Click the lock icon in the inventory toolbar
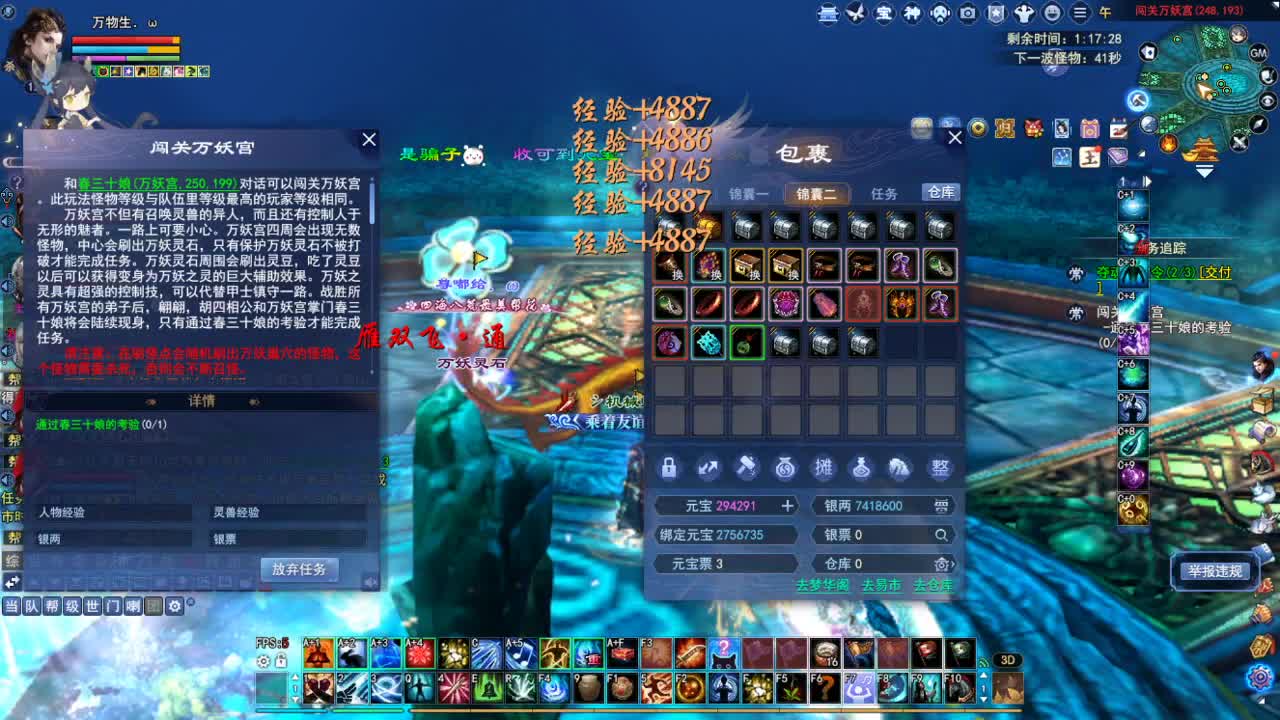This screenshot has width=1280, height=720. [x=668, y=467]
